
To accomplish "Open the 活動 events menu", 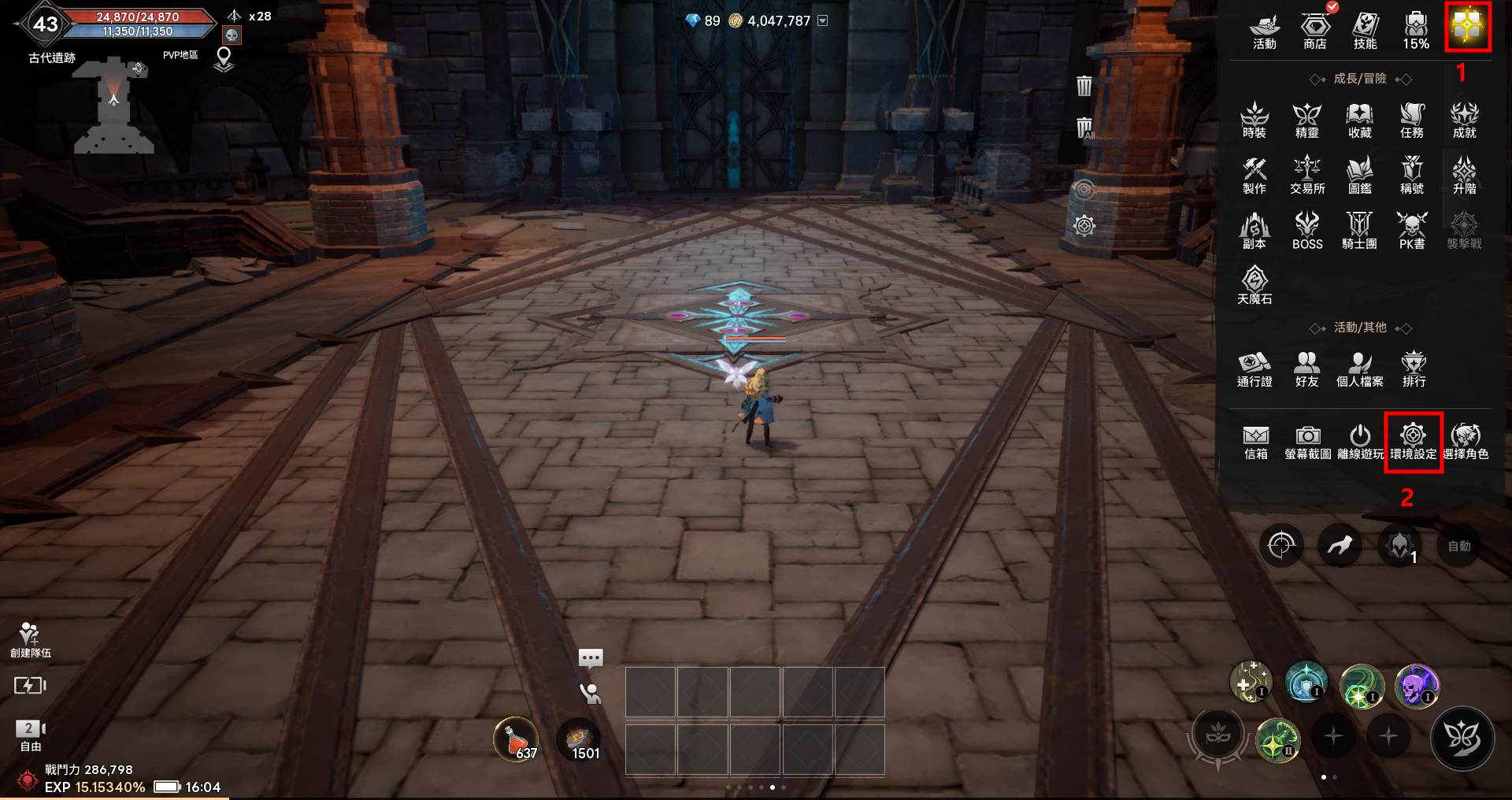I will pyautogui.click(x=1264, y=31).
